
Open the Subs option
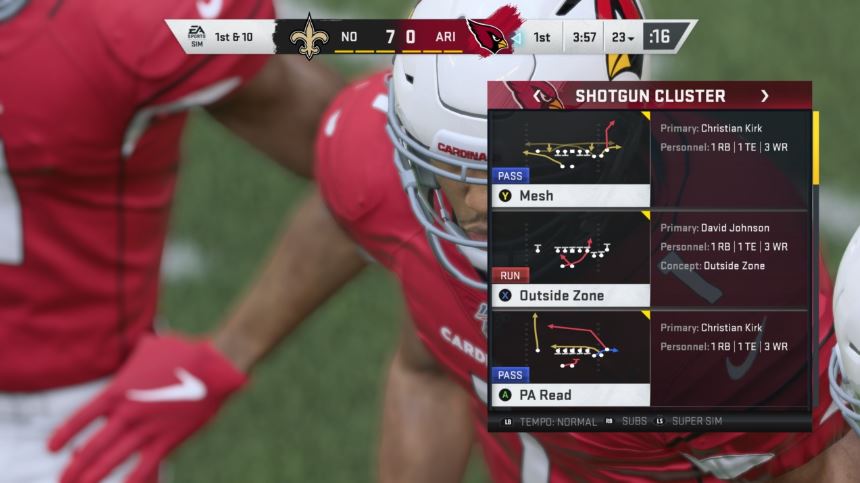click(627, 422)
